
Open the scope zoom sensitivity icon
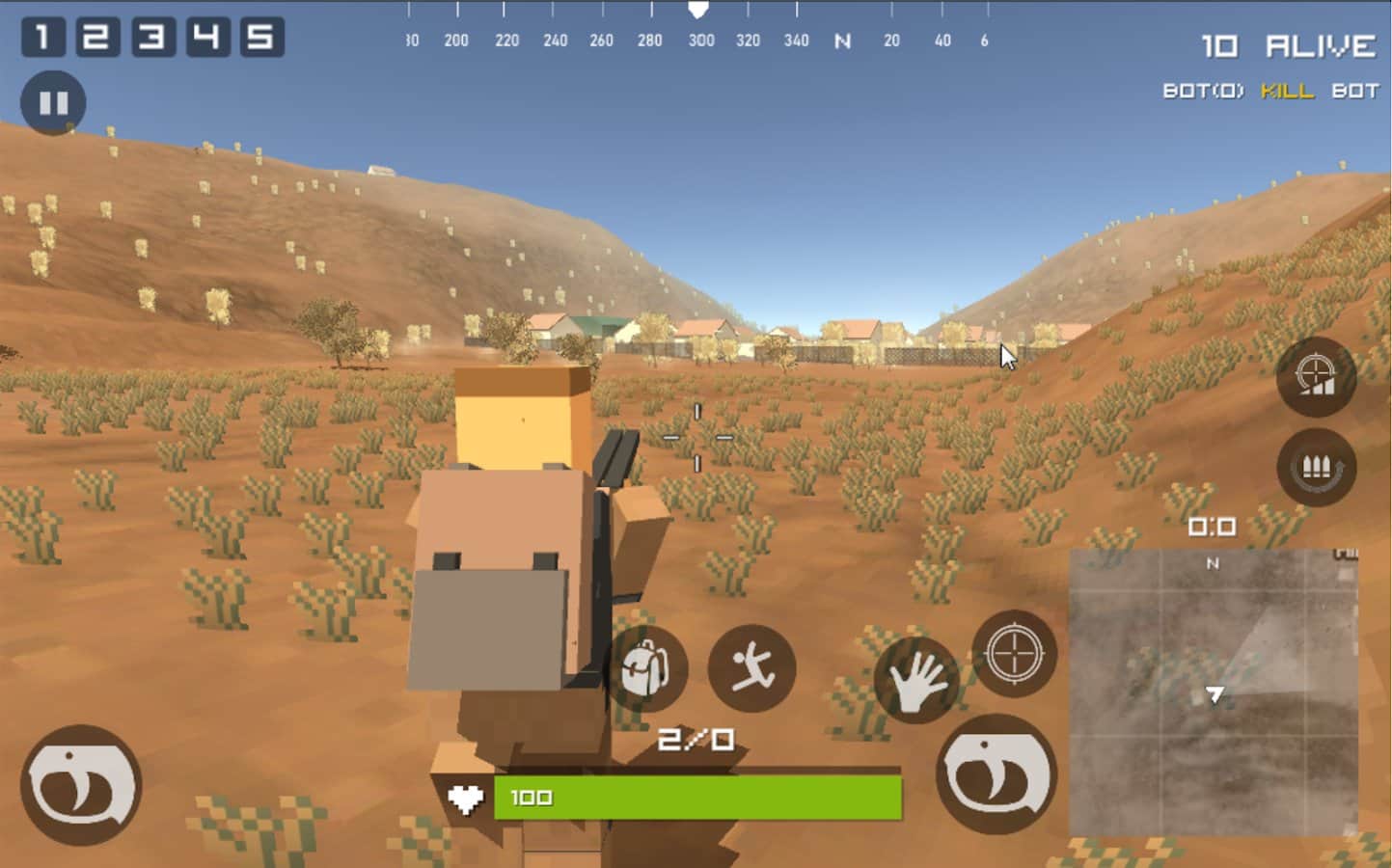point(1316,379)
